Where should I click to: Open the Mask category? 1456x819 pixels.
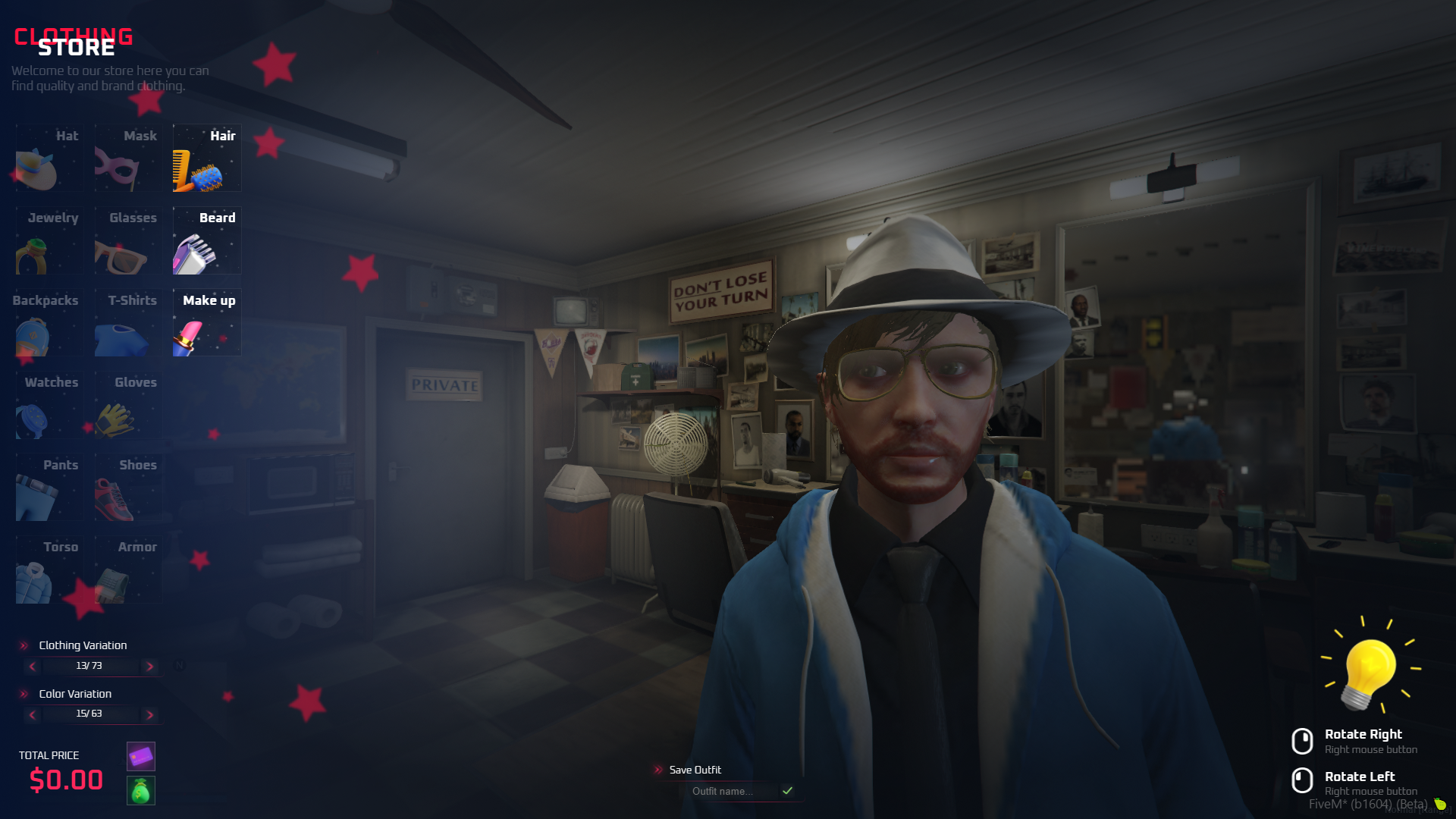(x=128, y=158)
